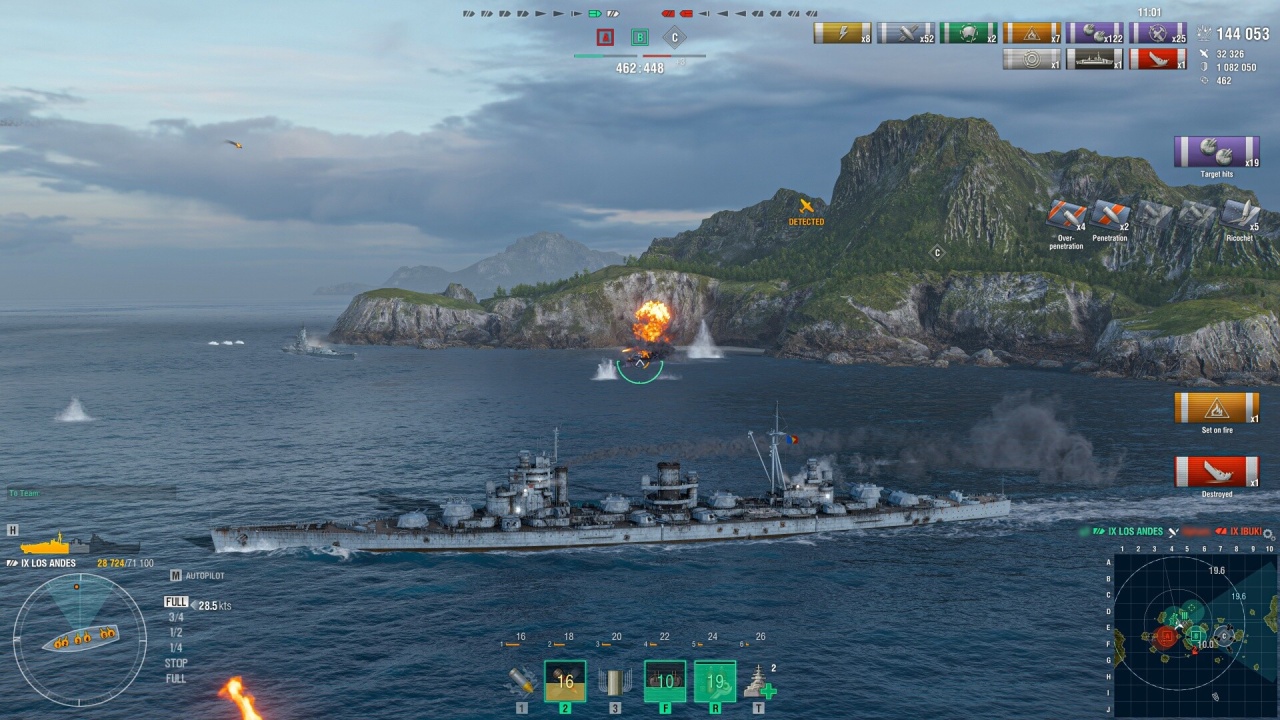Set engine speed to 1/4
The image size is (1280, 720).
click(176, 648)
